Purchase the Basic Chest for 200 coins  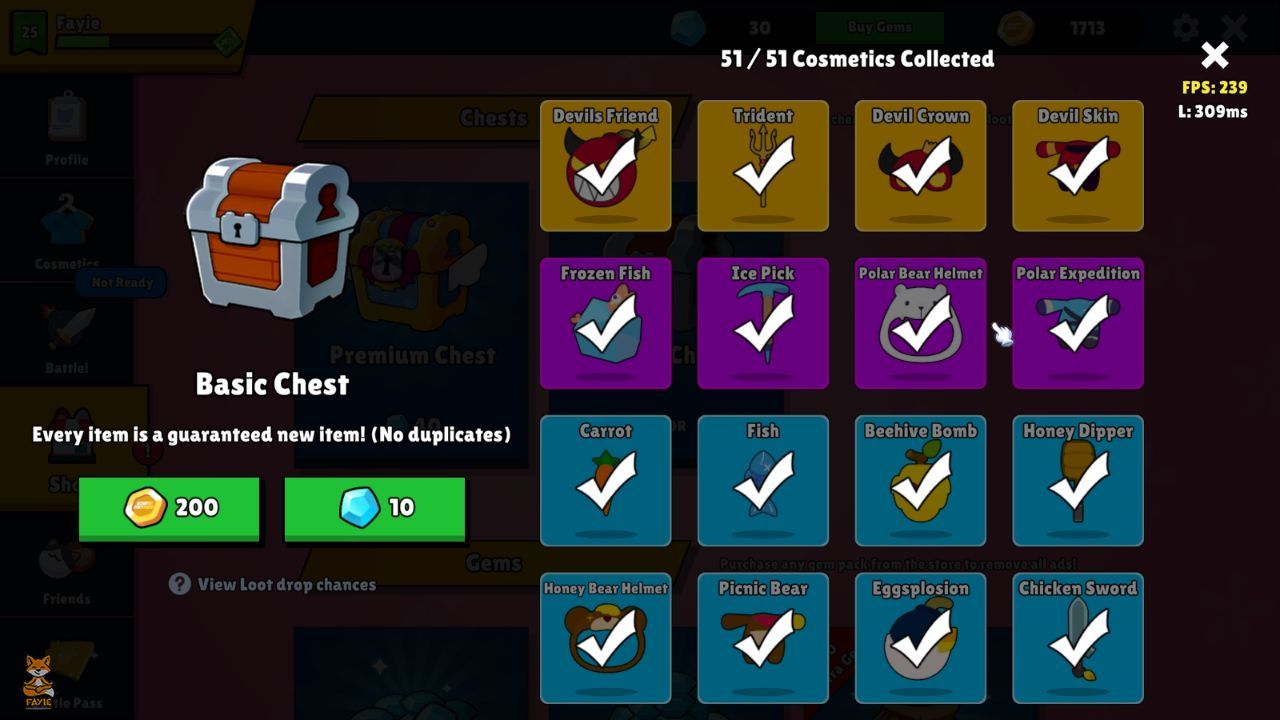(x=168, y=507)
